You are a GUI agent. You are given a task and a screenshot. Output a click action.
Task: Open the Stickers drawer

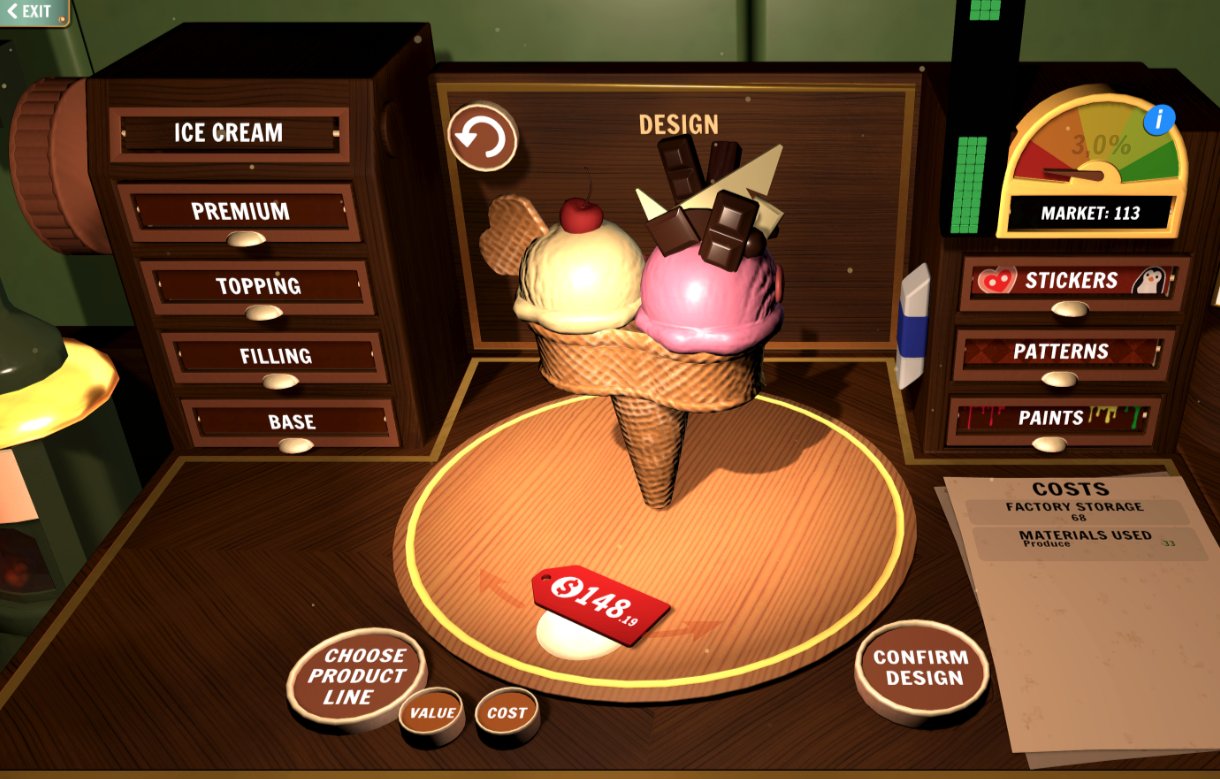[x=1072, y=282]
